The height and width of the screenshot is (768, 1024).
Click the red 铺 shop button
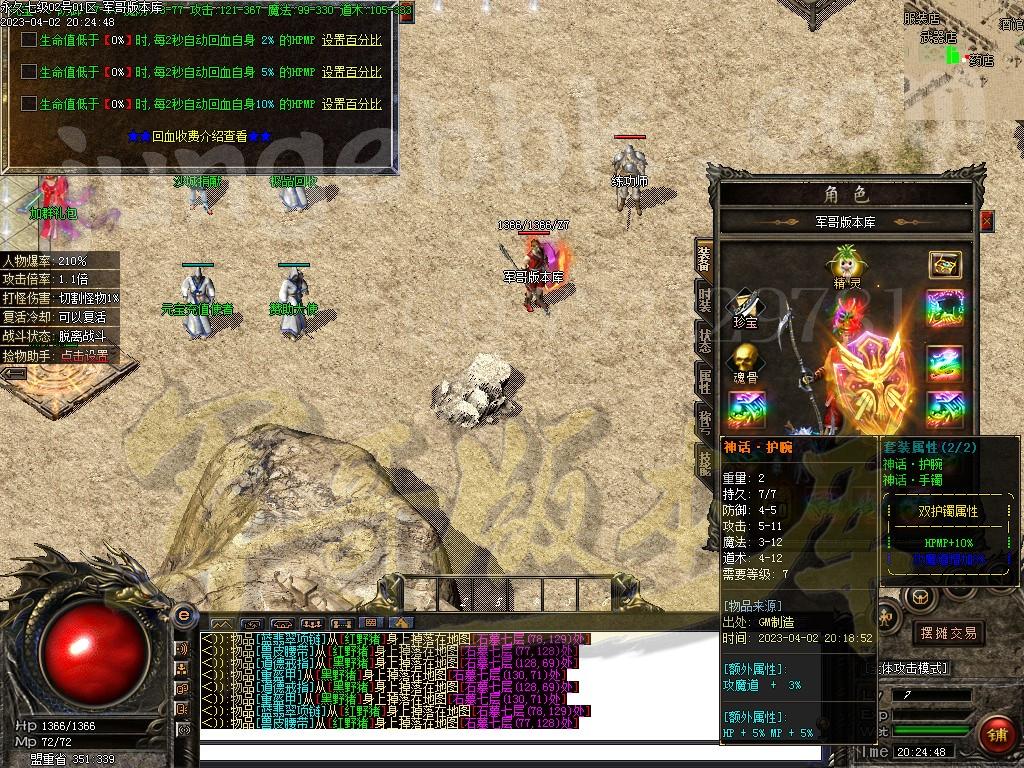click(995, 733)
